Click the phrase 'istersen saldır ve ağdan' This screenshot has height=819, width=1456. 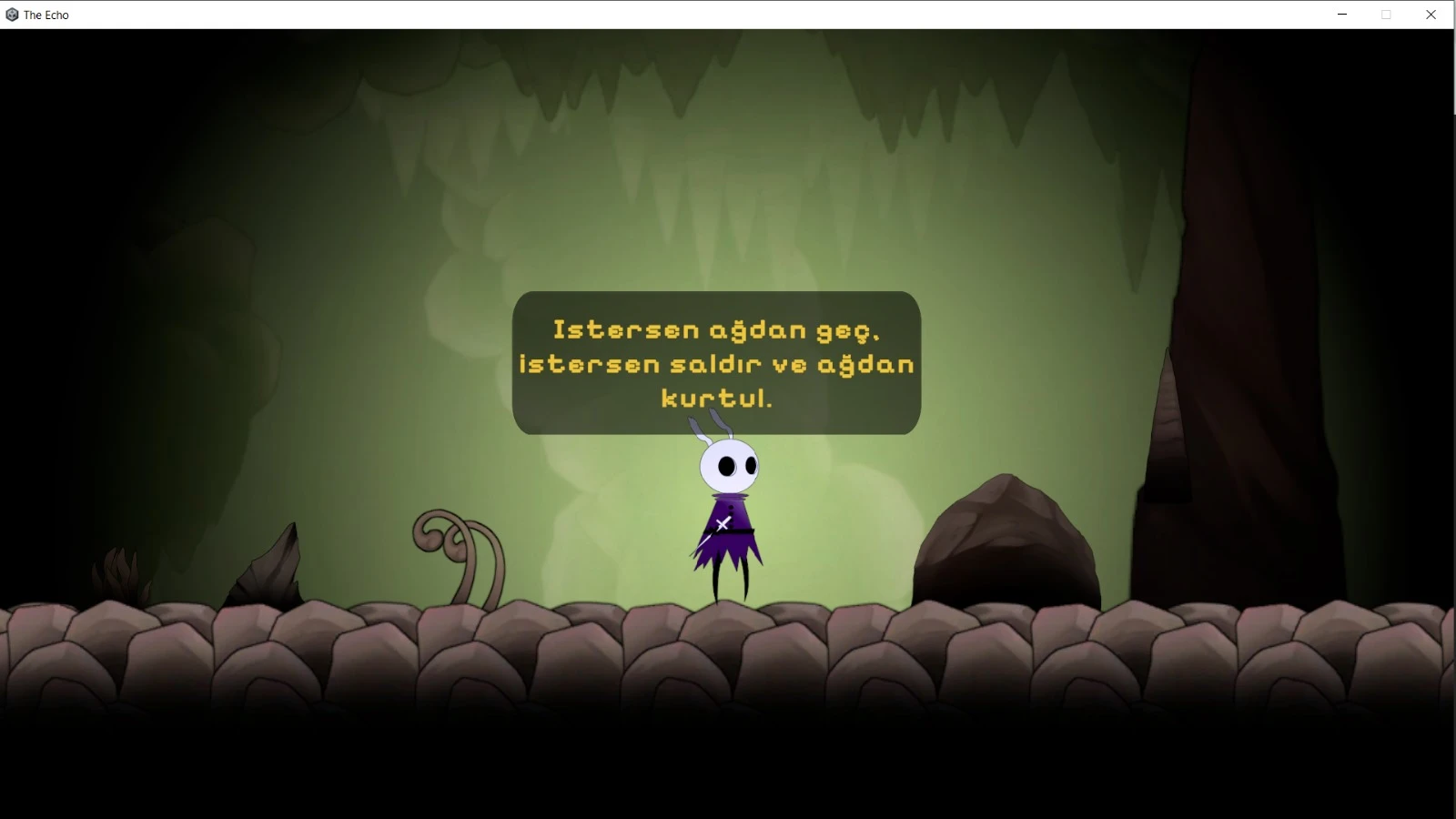point(717,363)
